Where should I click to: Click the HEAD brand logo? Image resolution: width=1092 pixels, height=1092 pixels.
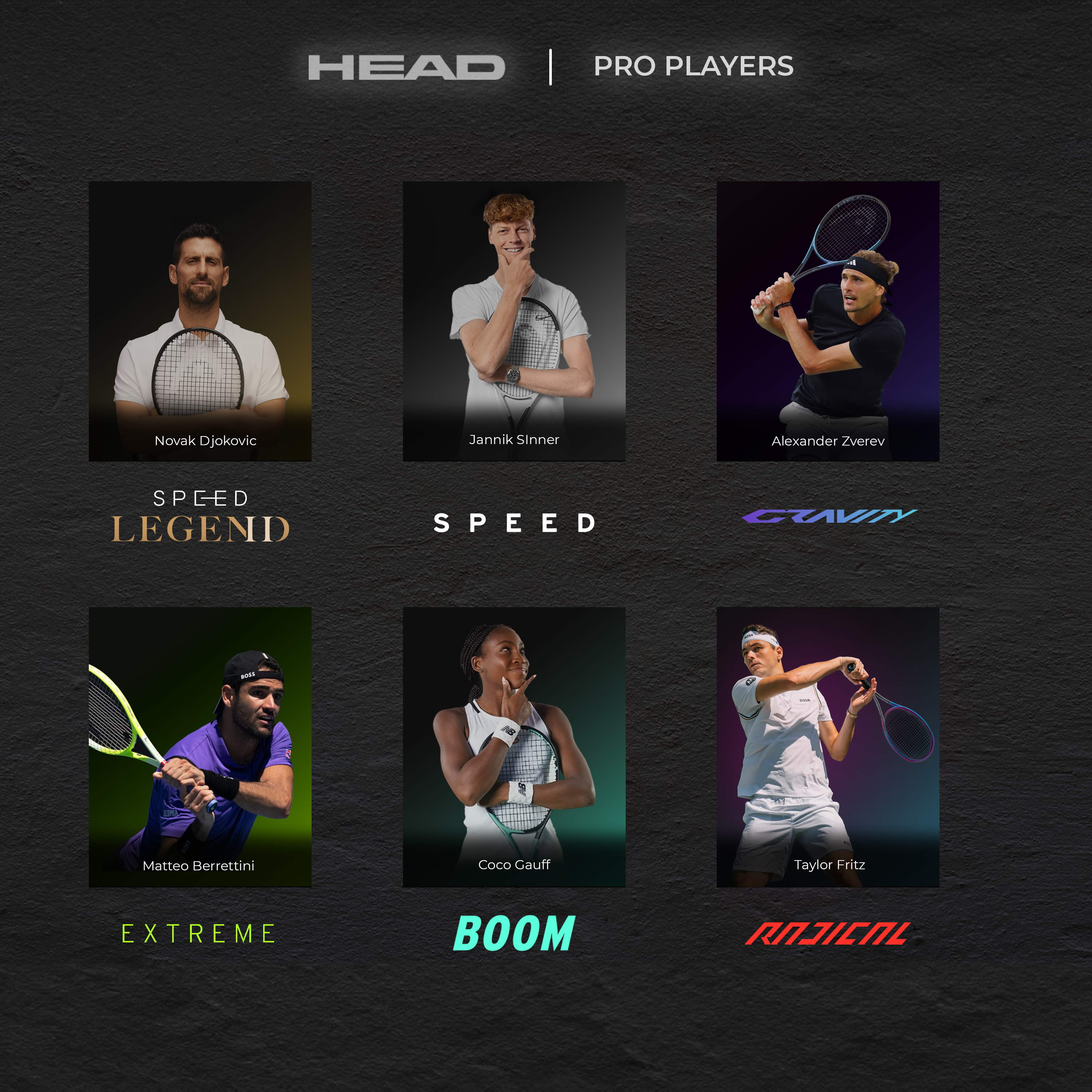pyautogui.click(x=406, y=67)
